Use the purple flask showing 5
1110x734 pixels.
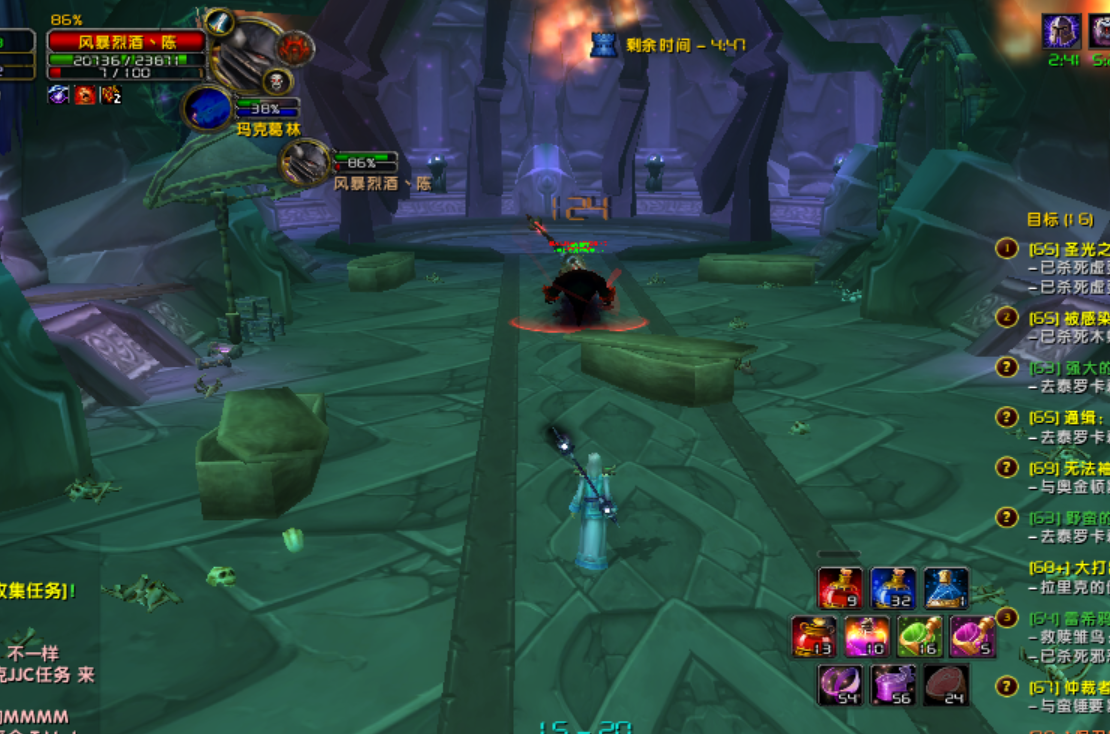(971, 637)
